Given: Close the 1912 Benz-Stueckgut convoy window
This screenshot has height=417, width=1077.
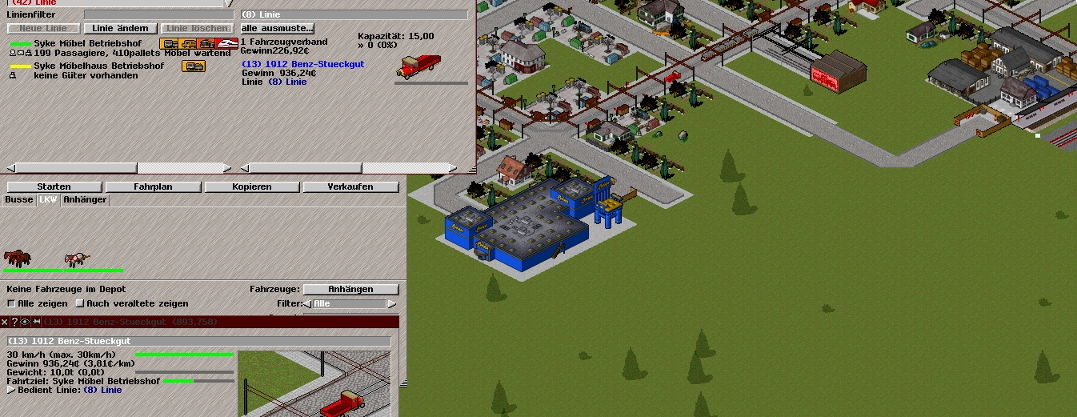Looking at the screenshot, I should (x=5, y=322).
